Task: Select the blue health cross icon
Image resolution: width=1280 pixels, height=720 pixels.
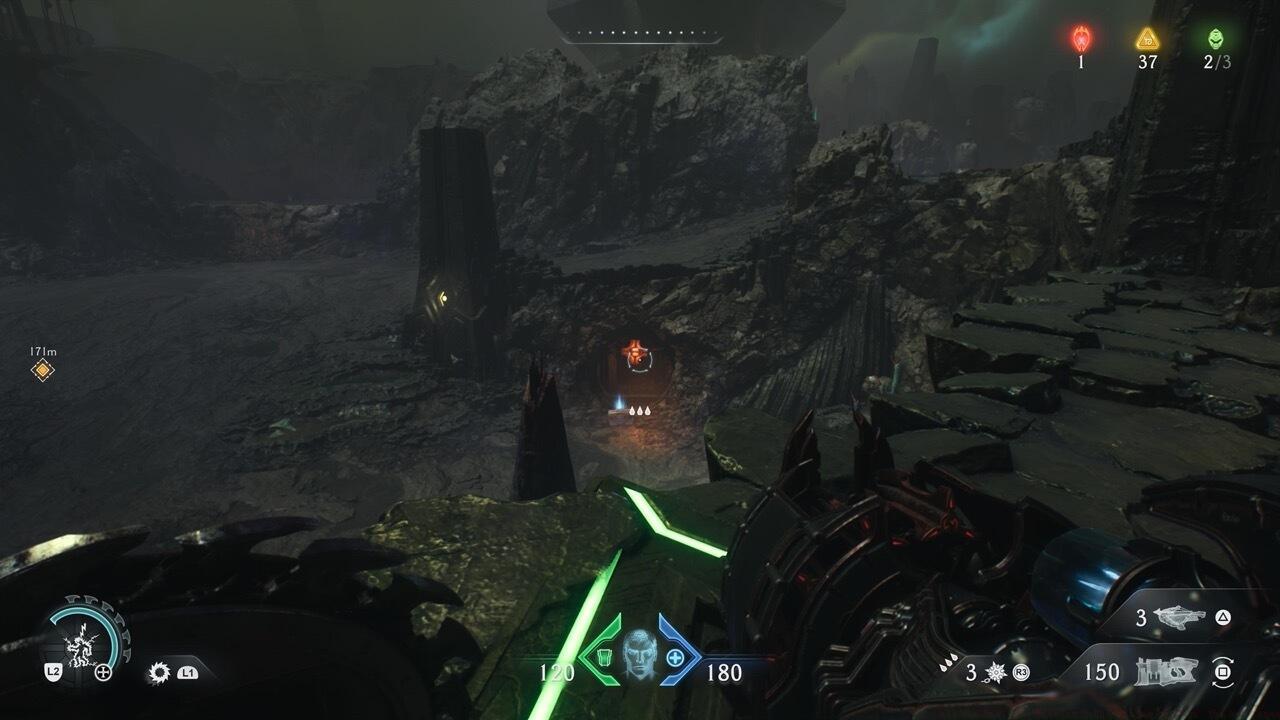Action: pyautogui.click(x=675, y=657)
